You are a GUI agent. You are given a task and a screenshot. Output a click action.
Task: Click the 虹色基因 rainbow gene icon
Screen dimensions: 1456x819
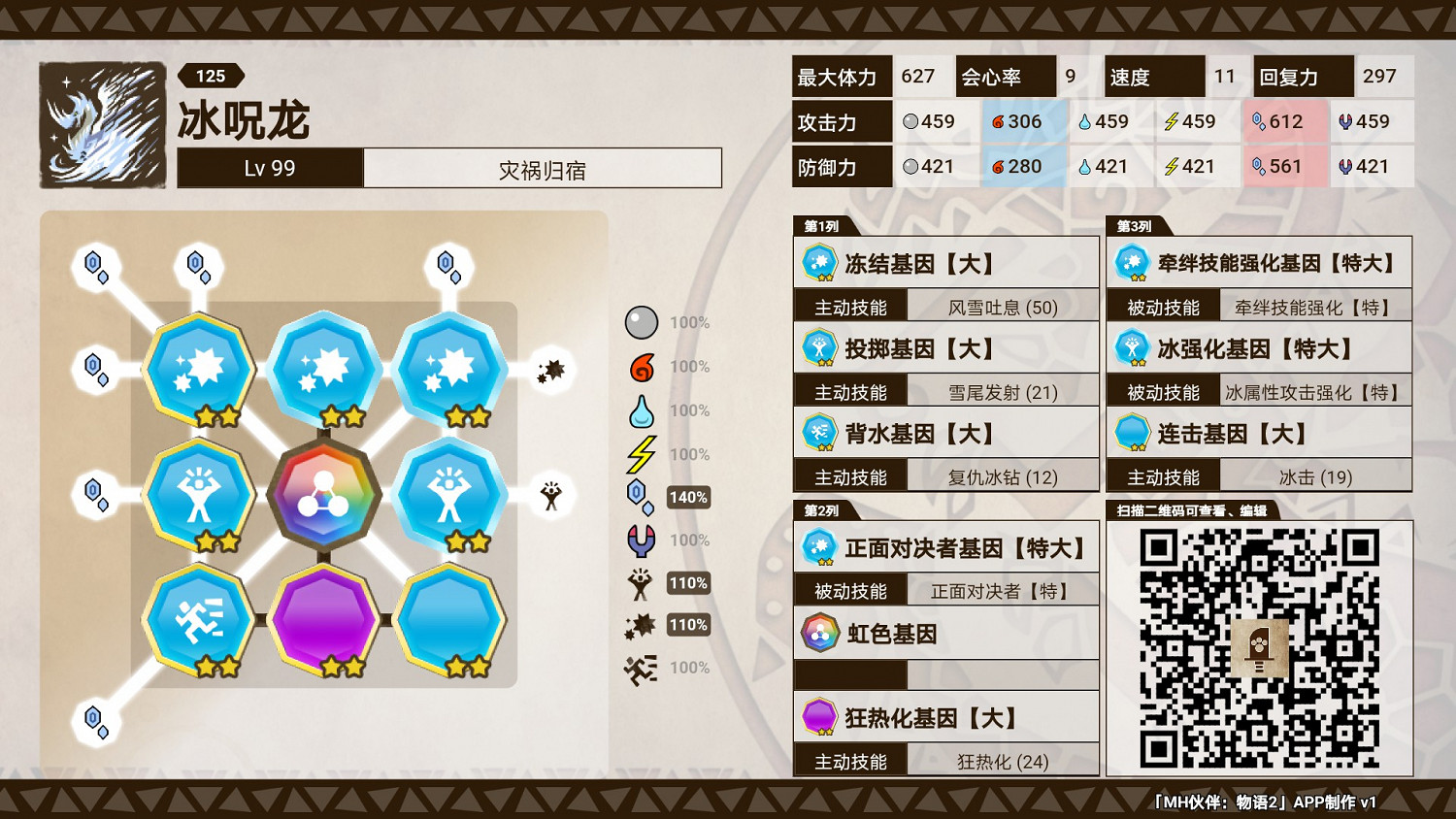click(x=820, y=631)
